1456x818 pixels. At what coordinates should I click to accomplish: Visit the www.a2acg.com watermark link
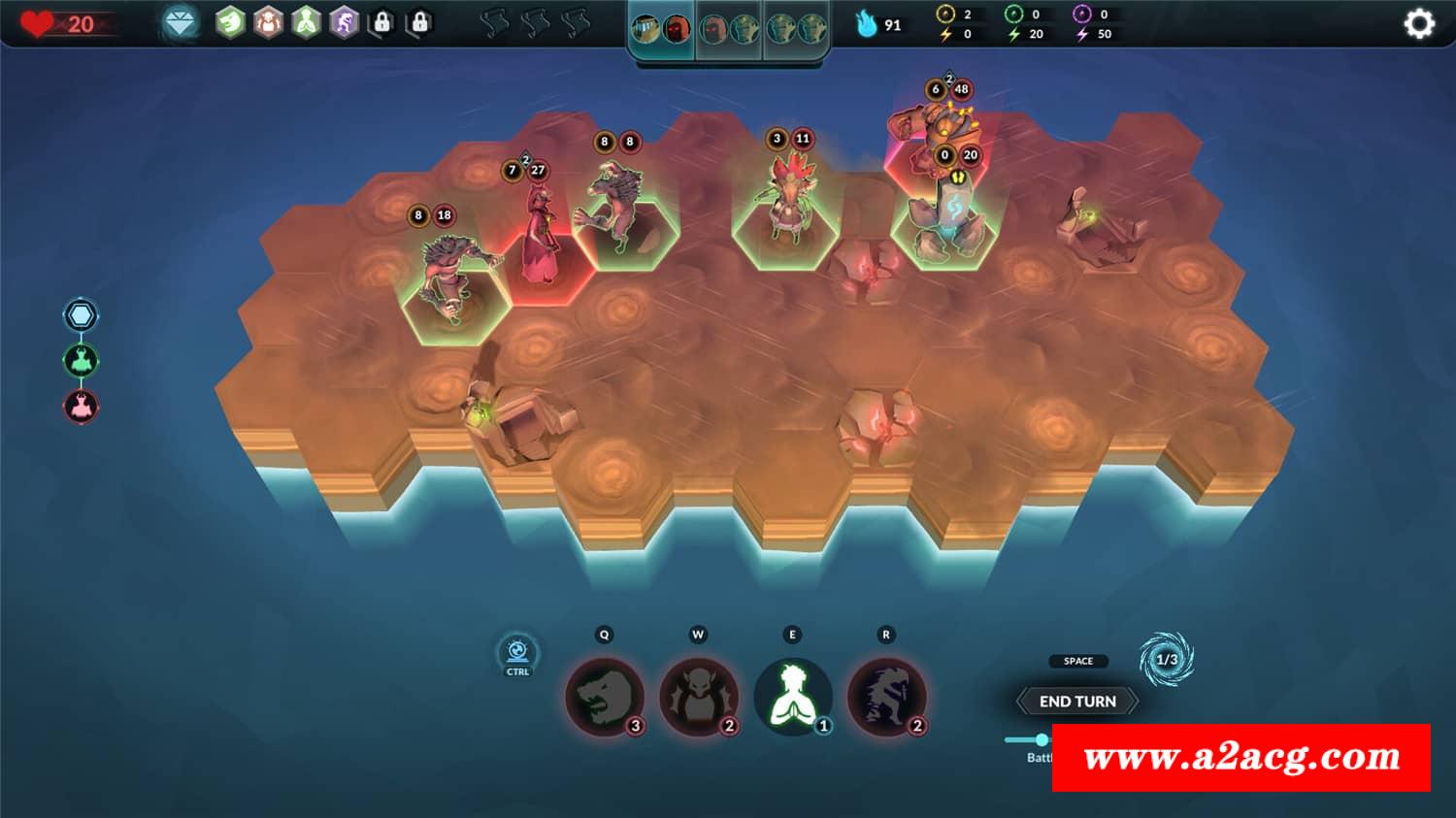coord(1241,757)
